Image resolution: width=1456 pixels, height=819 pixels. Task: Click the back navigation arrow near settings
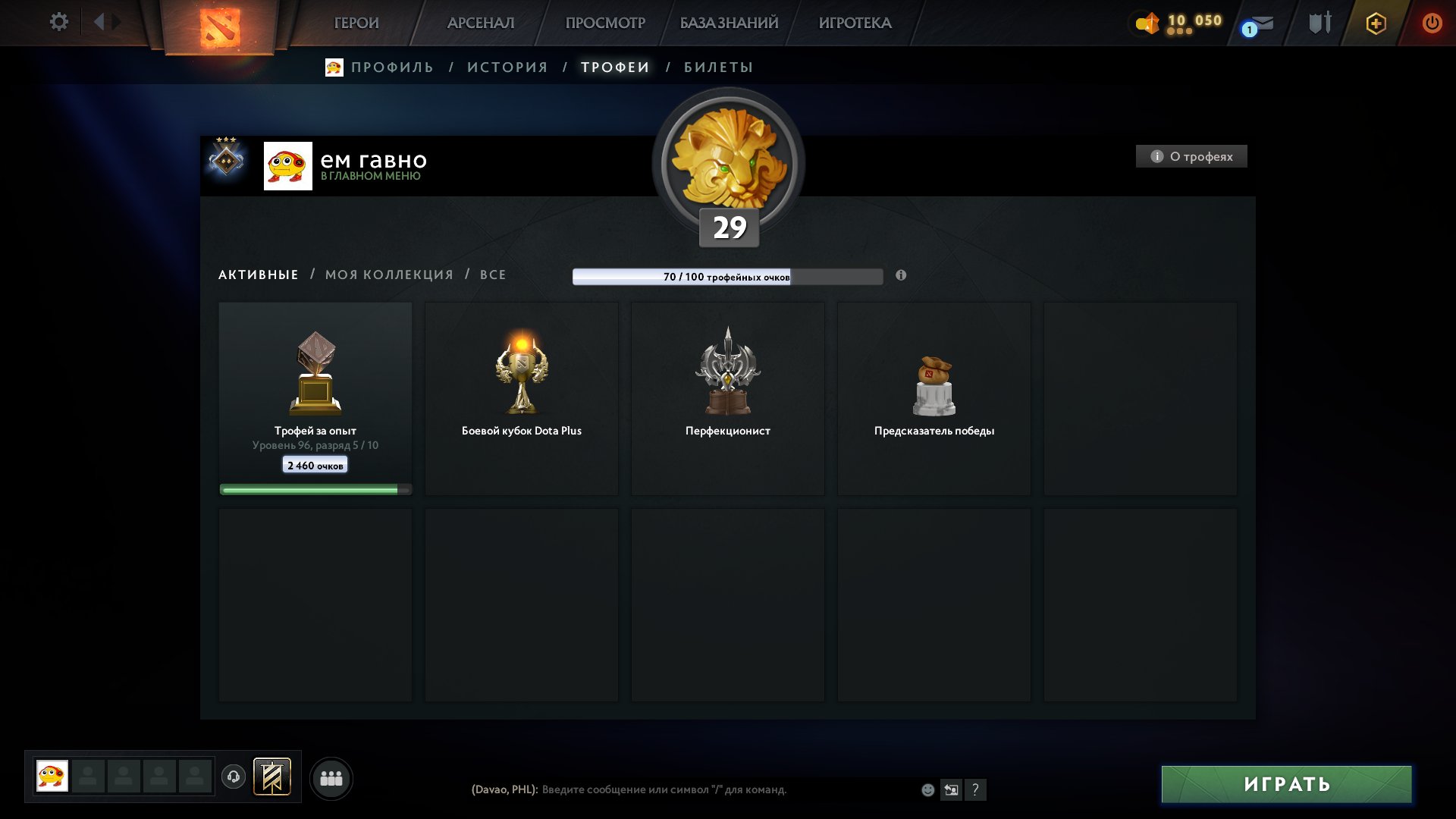click(101, 22)
